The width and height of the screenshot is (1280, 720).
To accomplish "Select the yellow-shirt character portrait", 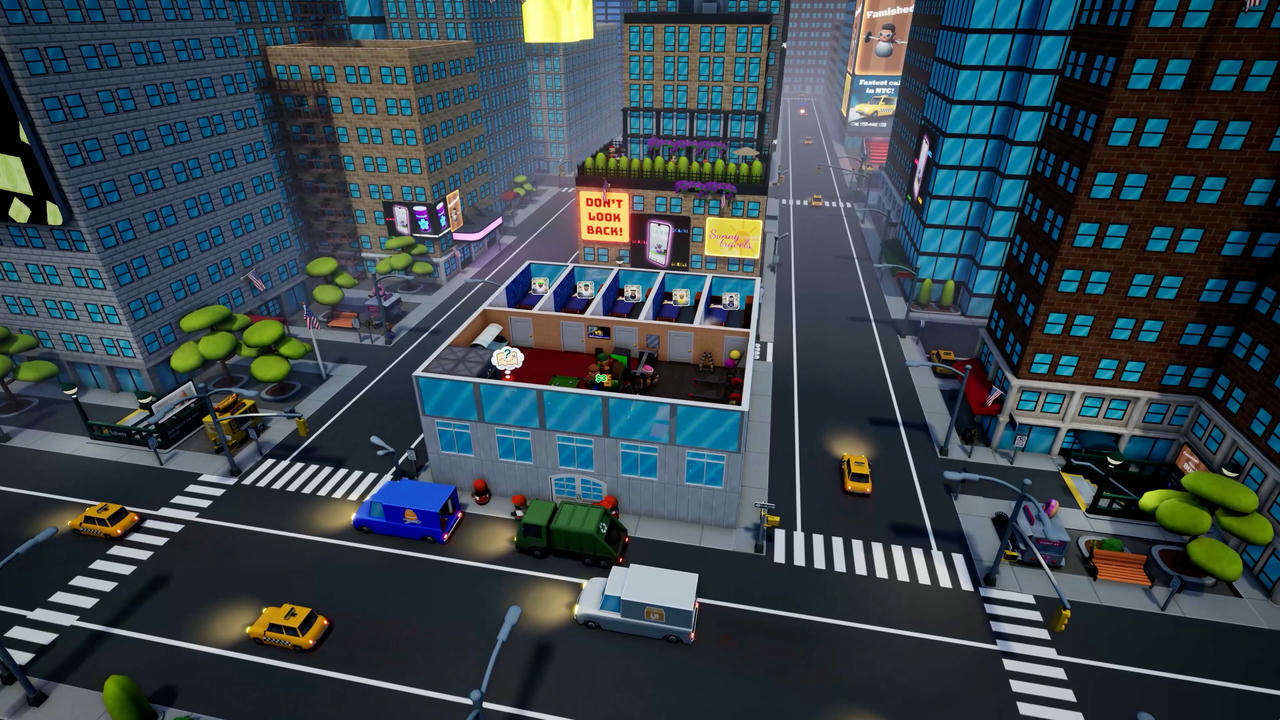I will tap(681, 297).
